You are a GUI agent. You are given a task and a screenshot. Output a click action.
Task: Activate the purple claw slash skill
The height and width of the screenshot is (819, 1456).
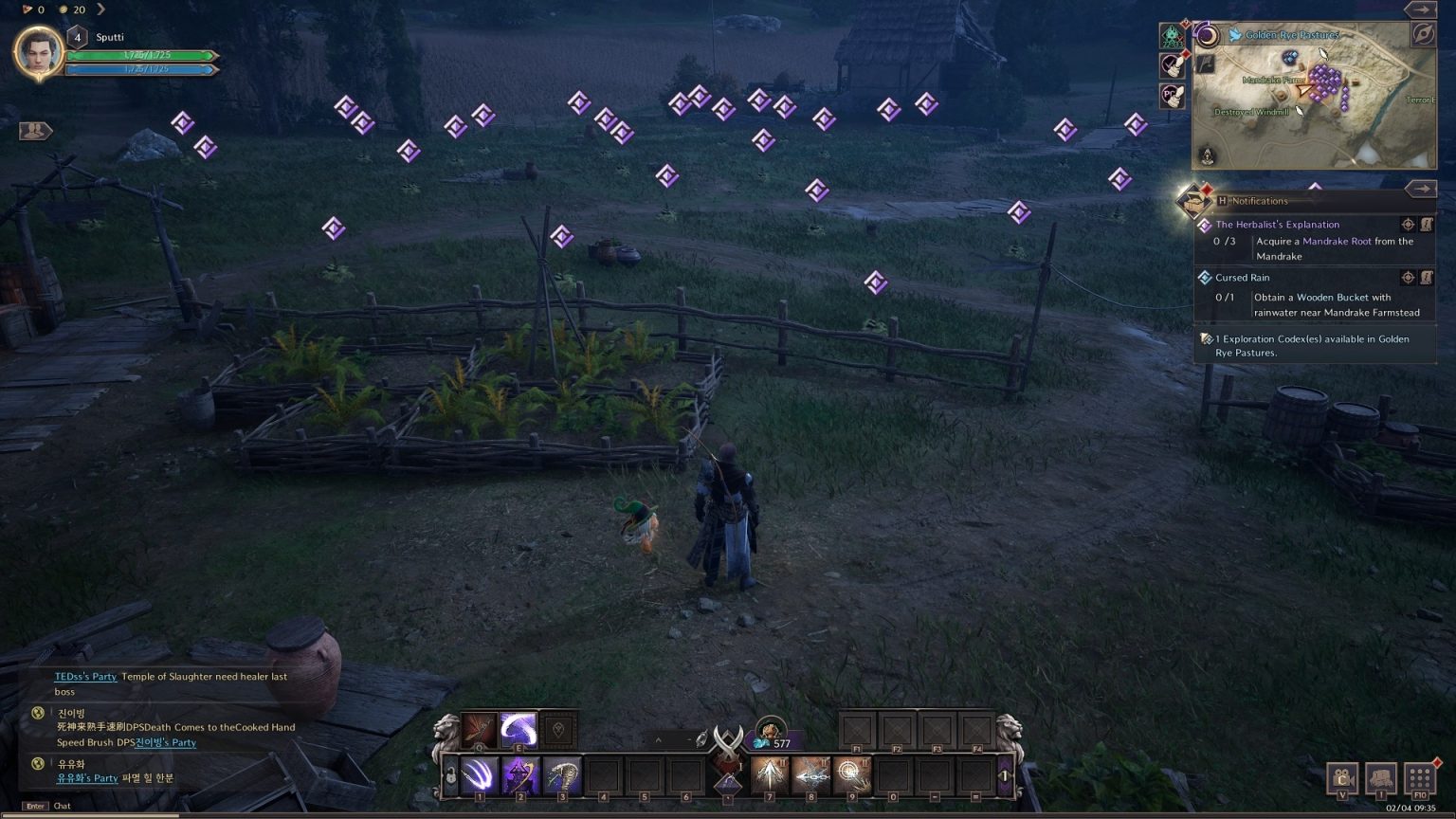point(479,776)
